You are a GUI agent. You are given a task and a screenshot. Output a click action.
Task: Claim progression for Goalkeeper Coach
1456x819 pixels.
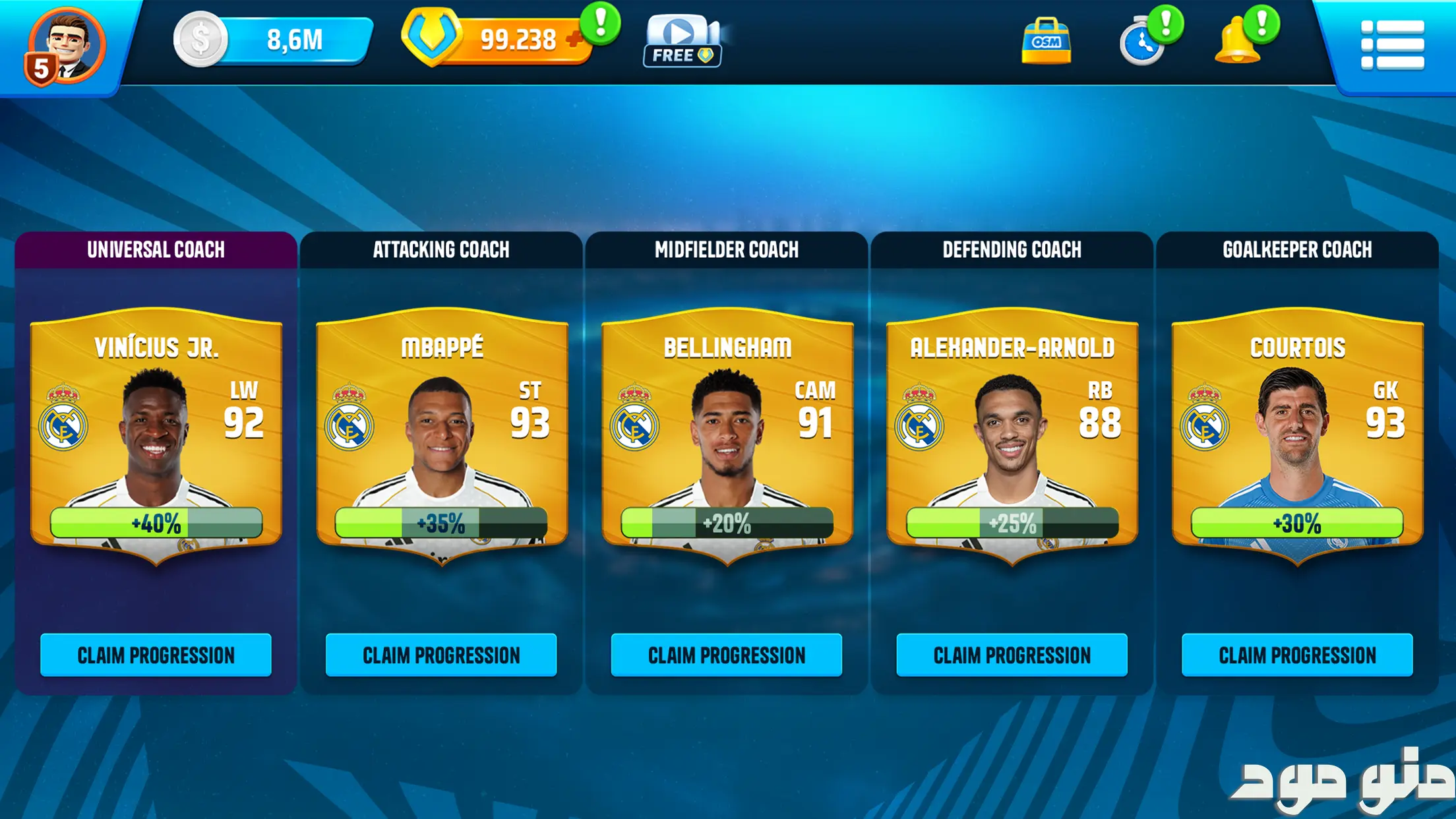(x=1297, y=655)
